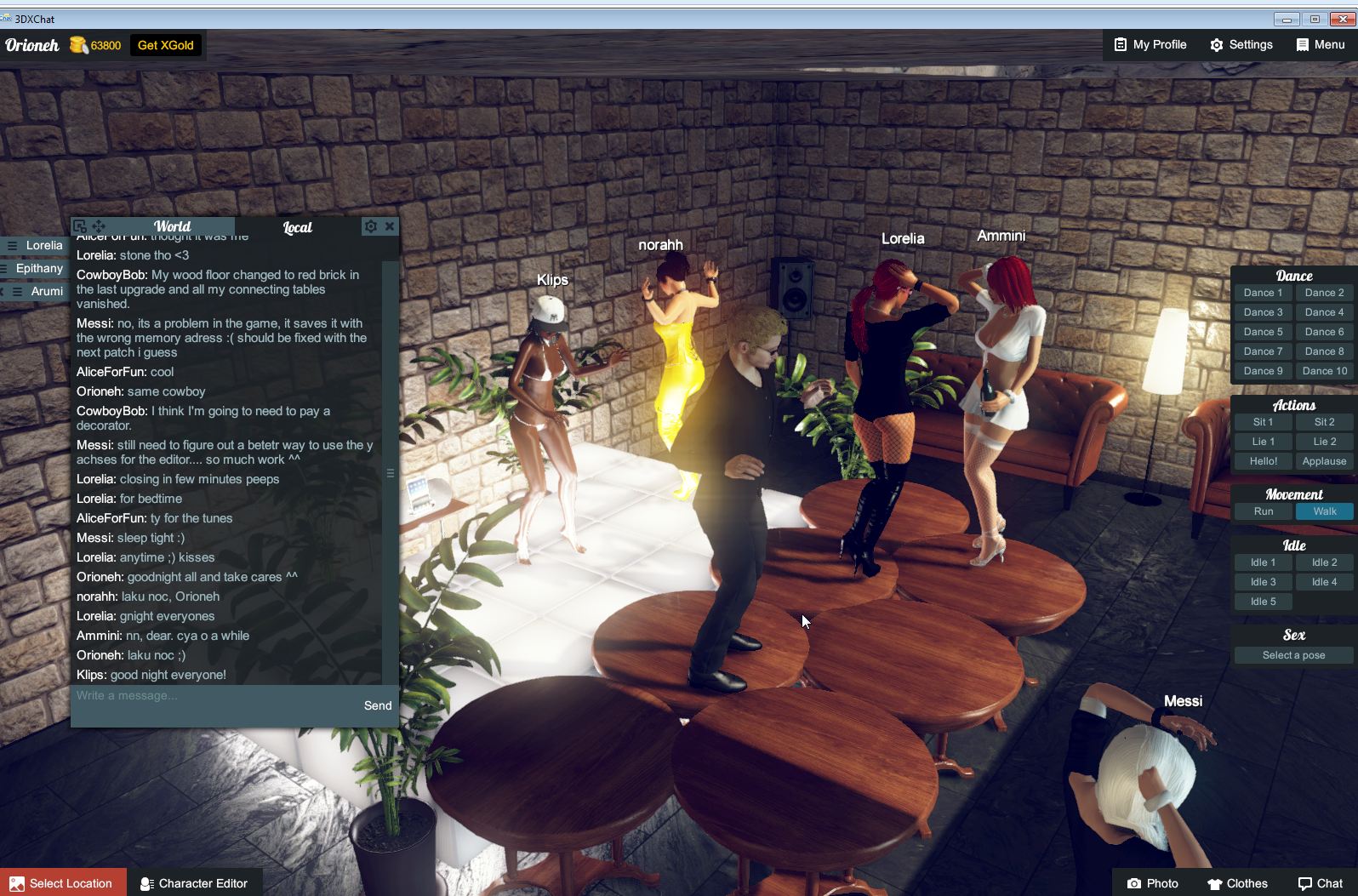Click the Get XGold button

pos(165,45)
